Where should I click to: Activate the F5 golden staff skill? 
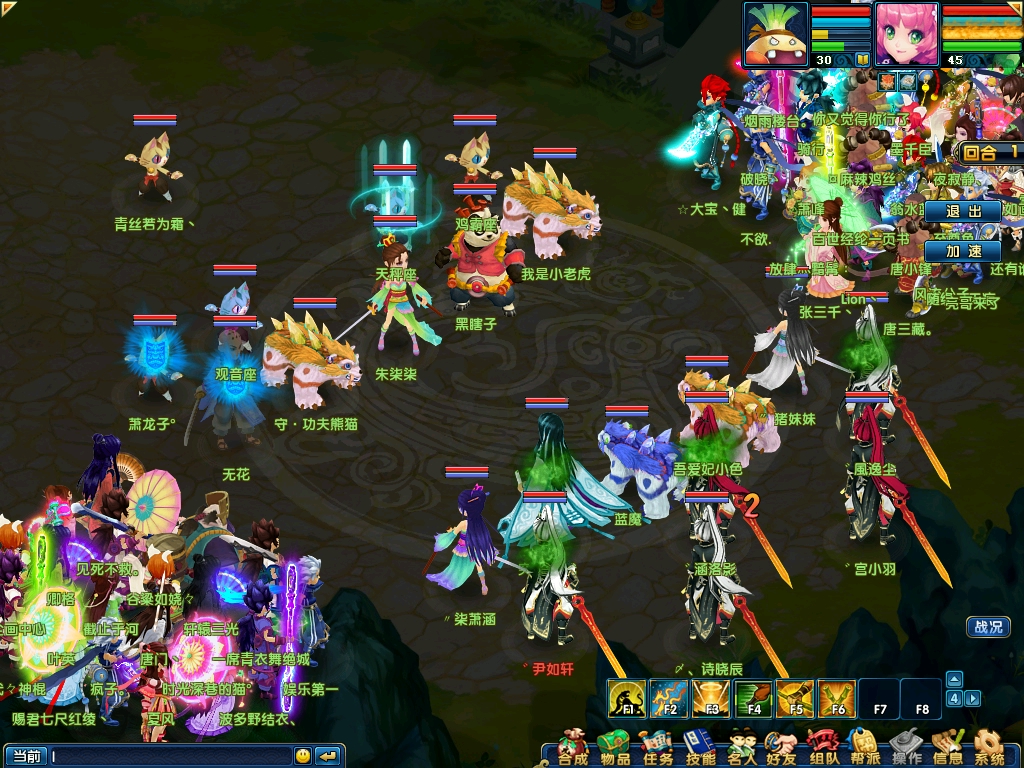point(795,698)
